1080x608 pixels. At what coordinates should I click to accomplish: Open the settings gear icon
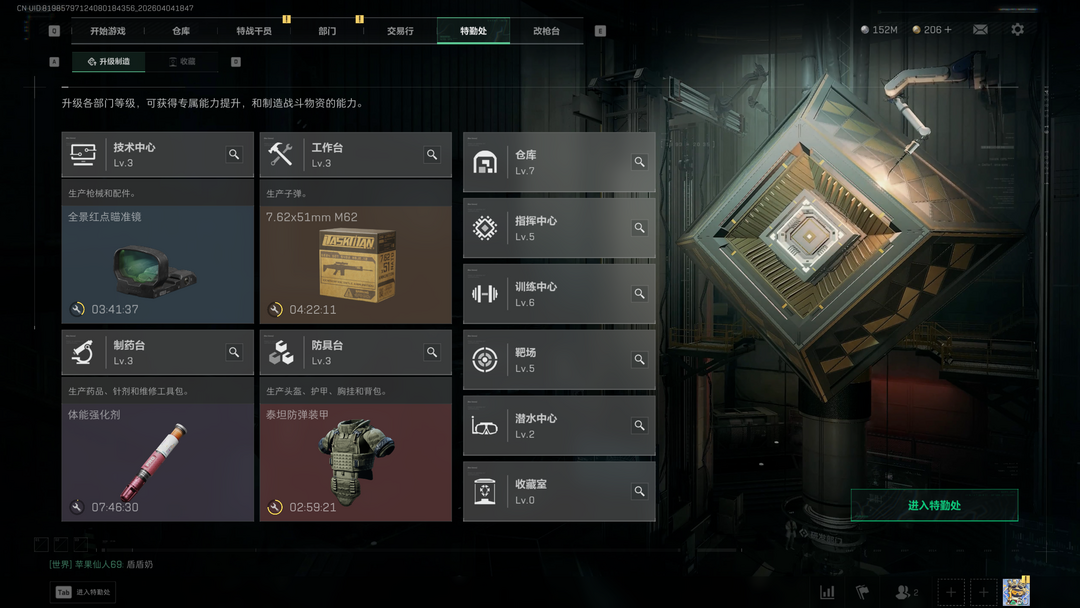pos(1017,30)
